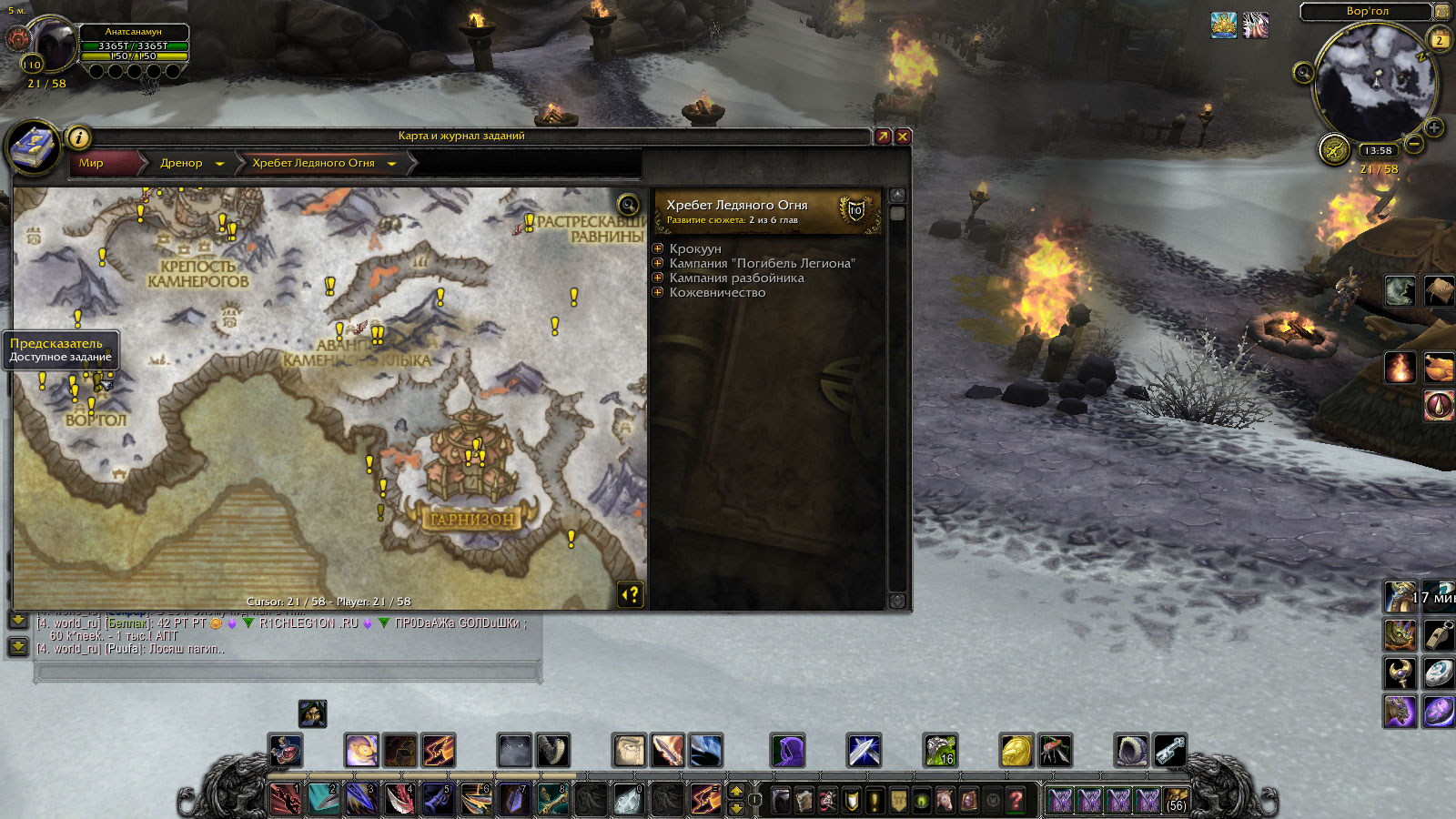The image size is (1456, 819).
Task: Click the character portrait frame
Action: click(x=53, y=45)
